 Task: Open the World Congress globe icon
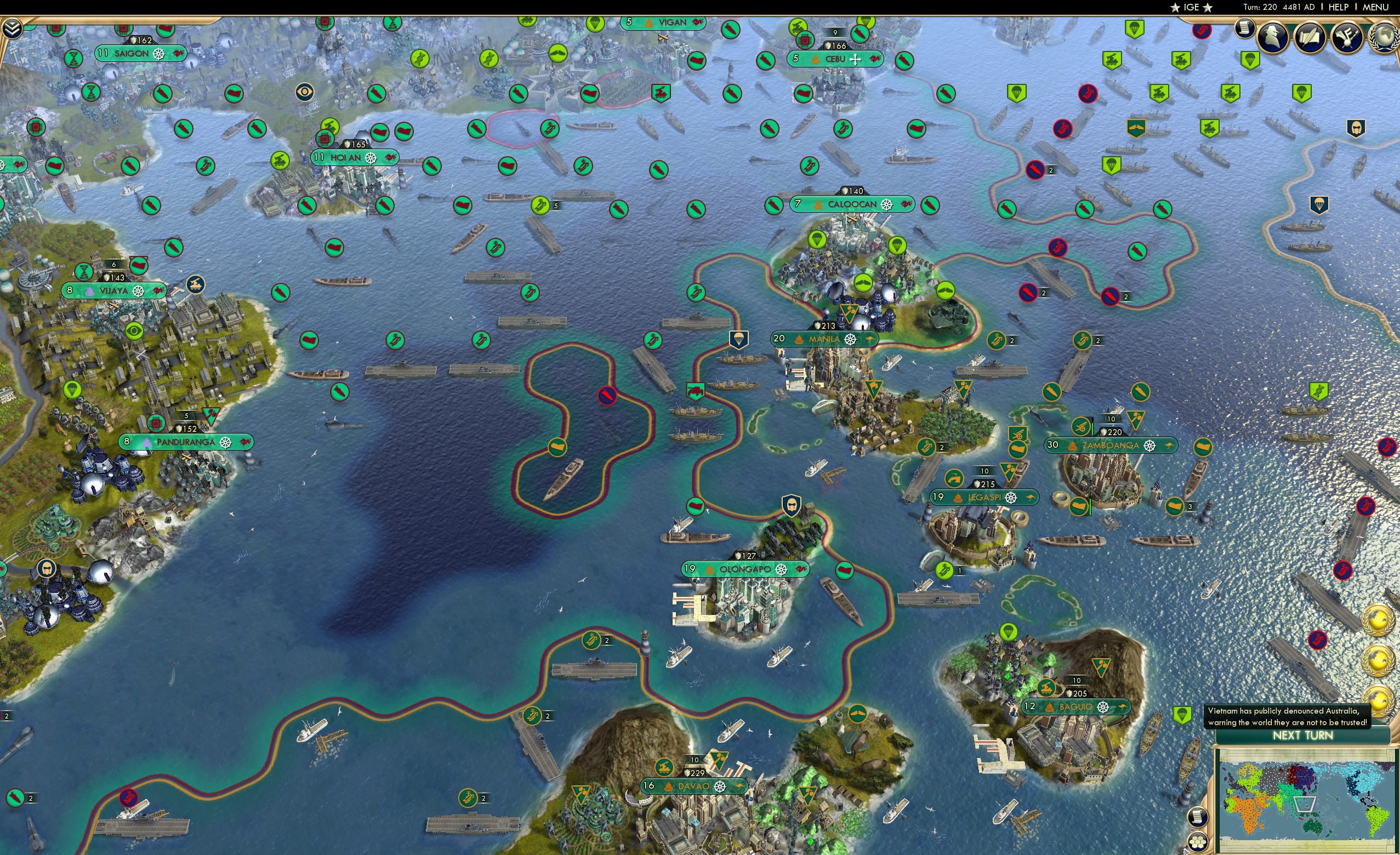[1387, 37]
